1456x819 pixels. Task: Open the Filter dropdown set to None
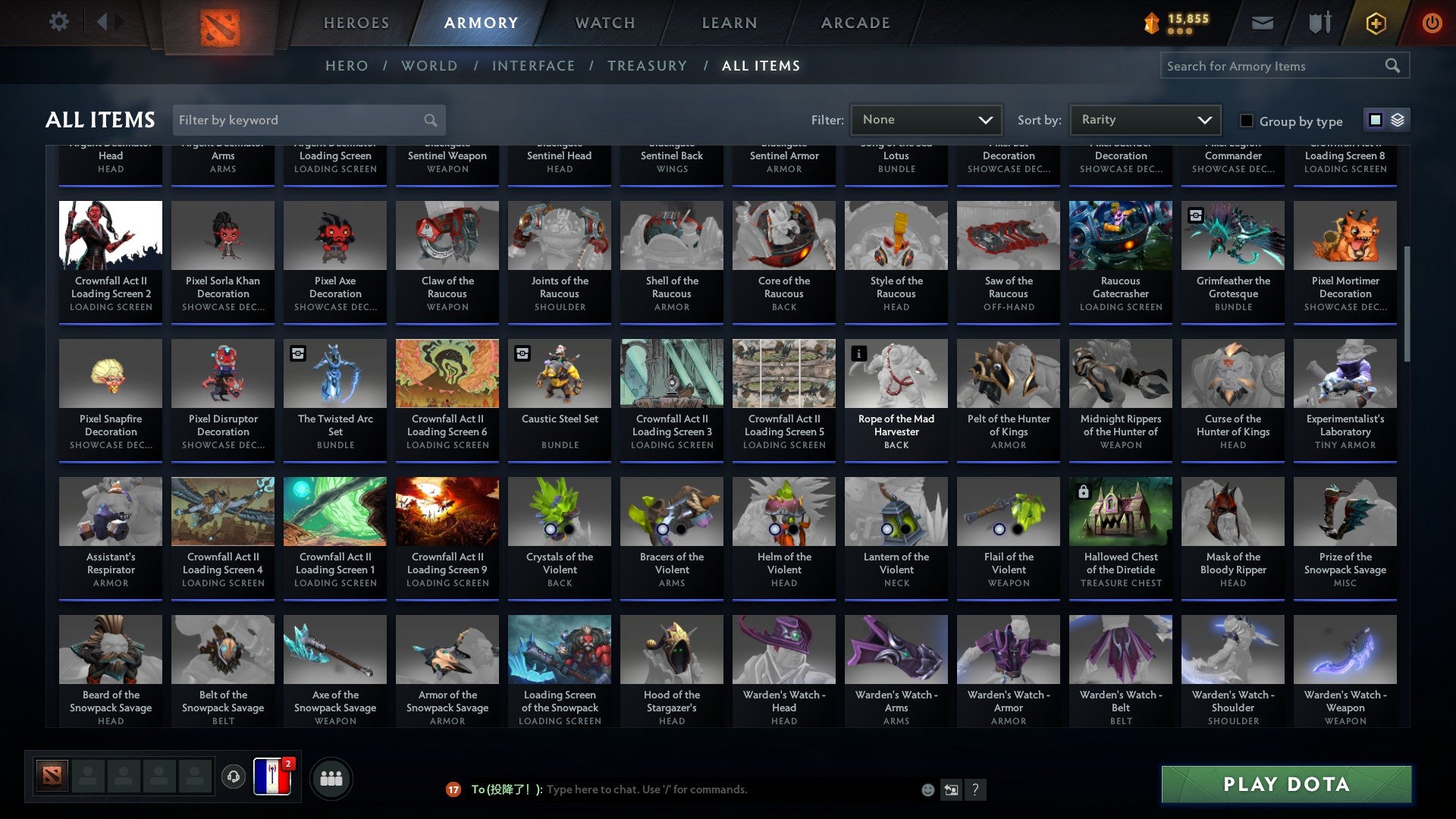(x=927, y=119)
